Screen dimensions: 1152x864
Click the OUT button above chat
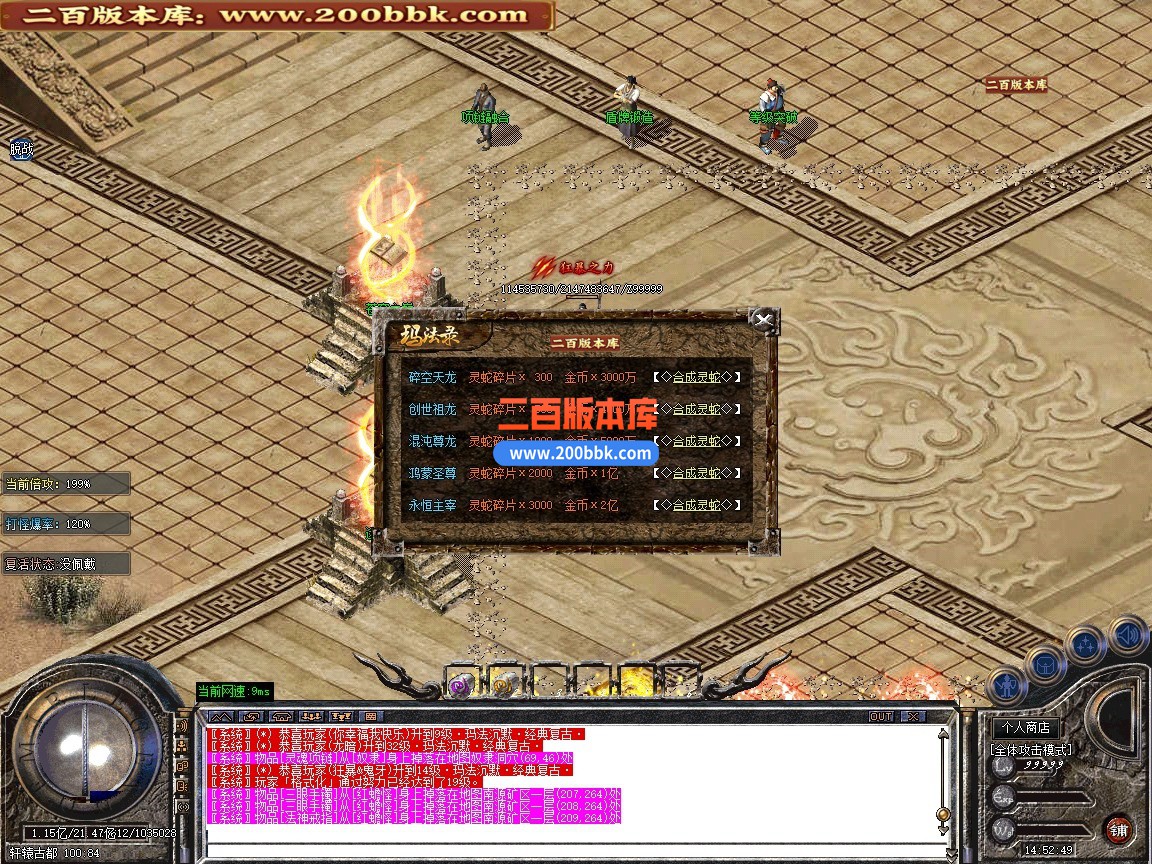880,717
